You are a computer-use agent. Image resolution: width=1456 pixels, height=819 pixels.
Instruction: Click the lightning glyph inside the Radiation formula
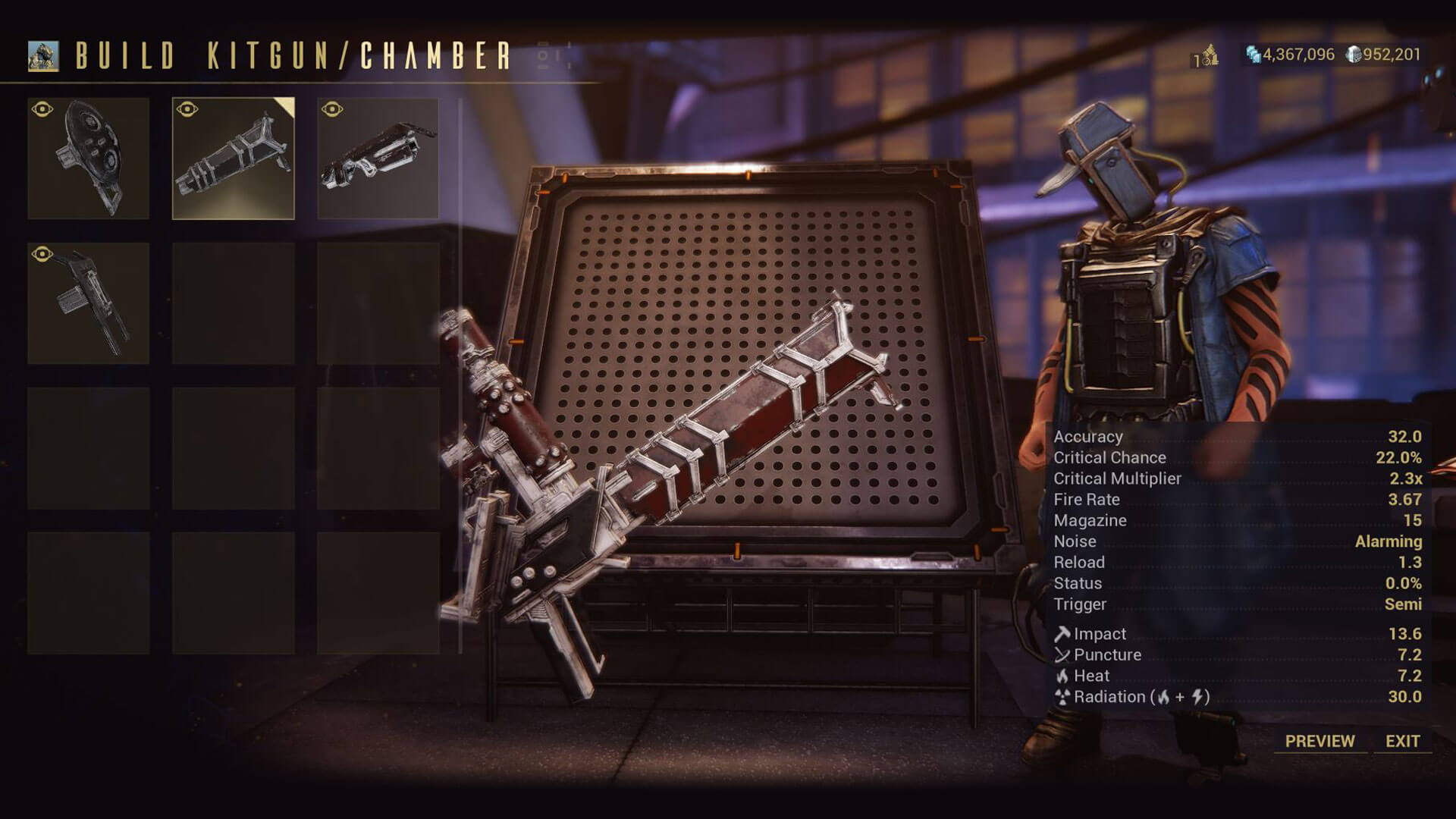pyautogui.click(x=1199, y=697)
